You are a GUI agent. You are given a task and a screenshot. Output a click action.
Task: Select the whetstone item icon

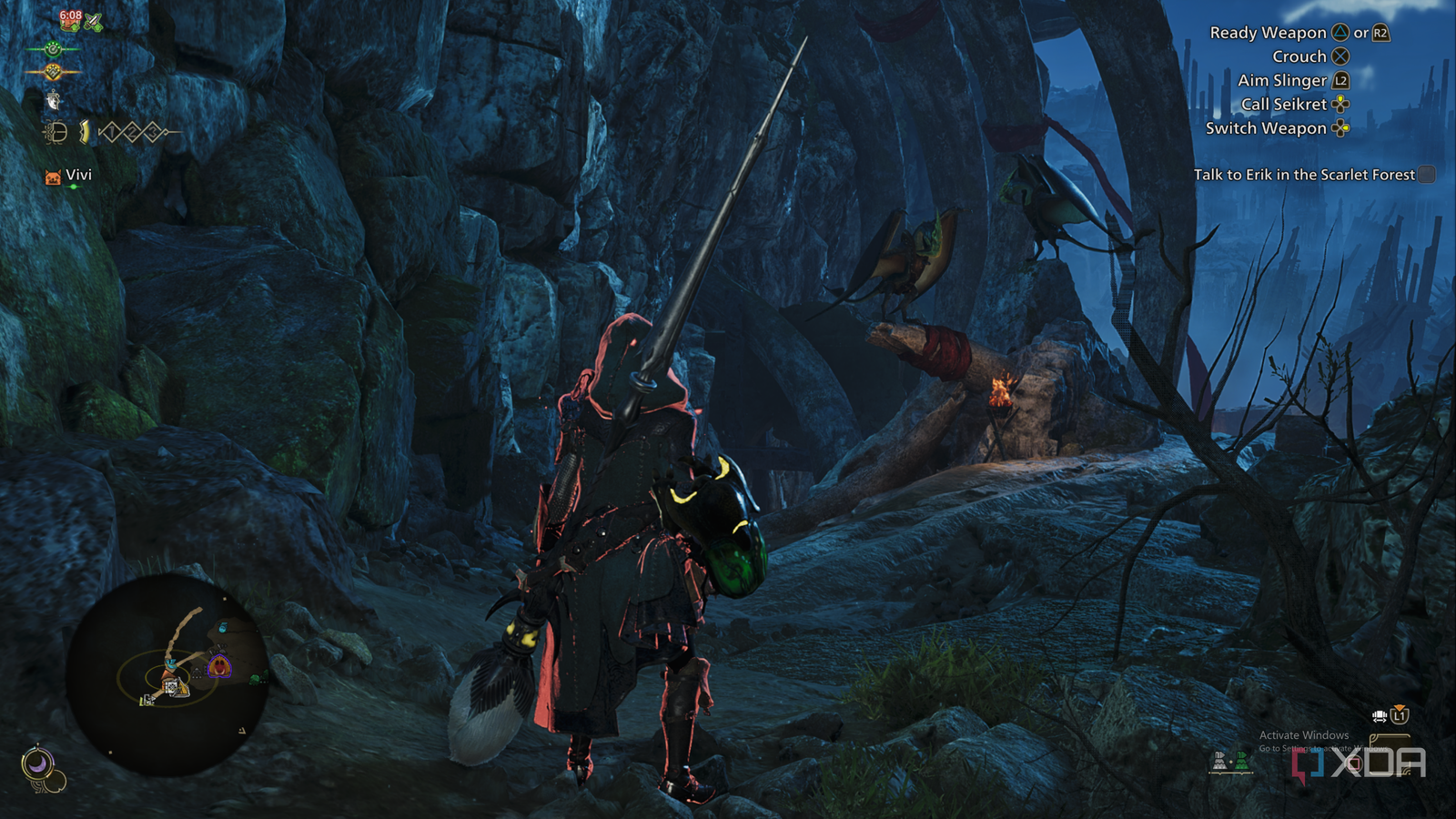click(x=54, y=103)
